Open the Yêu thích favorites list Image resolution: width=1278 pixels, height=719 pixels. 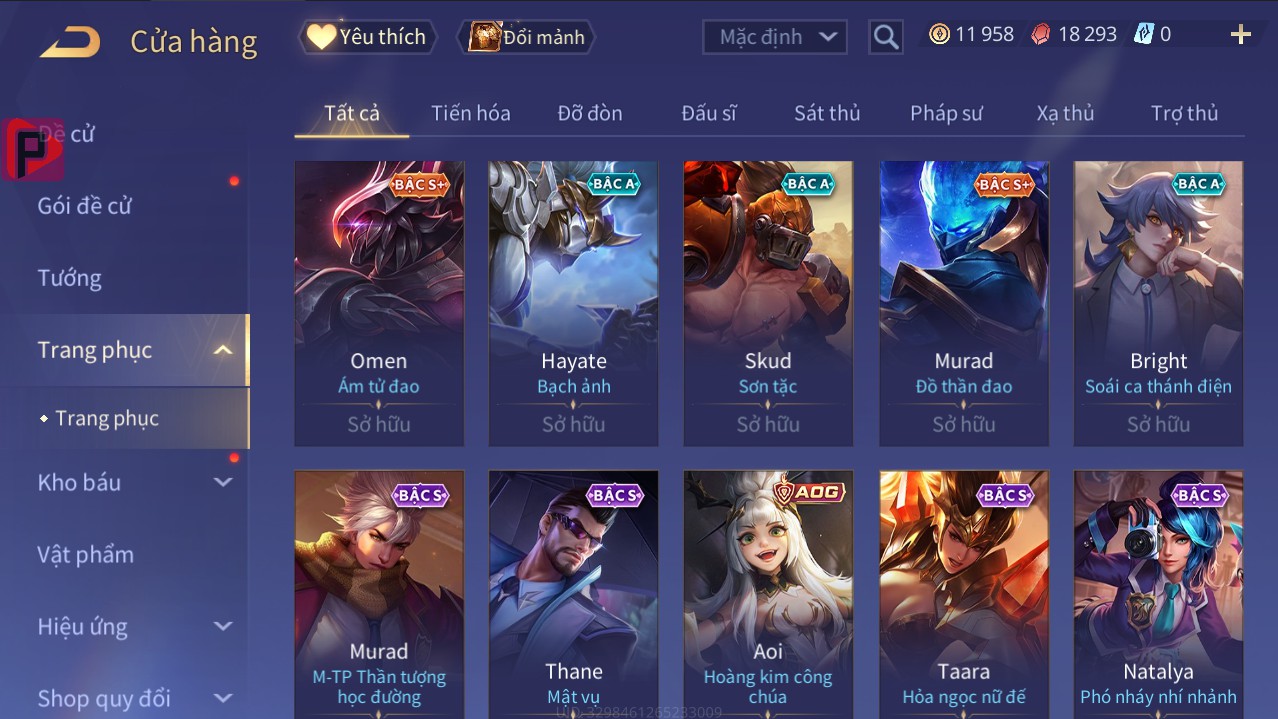tap(367, 37)
